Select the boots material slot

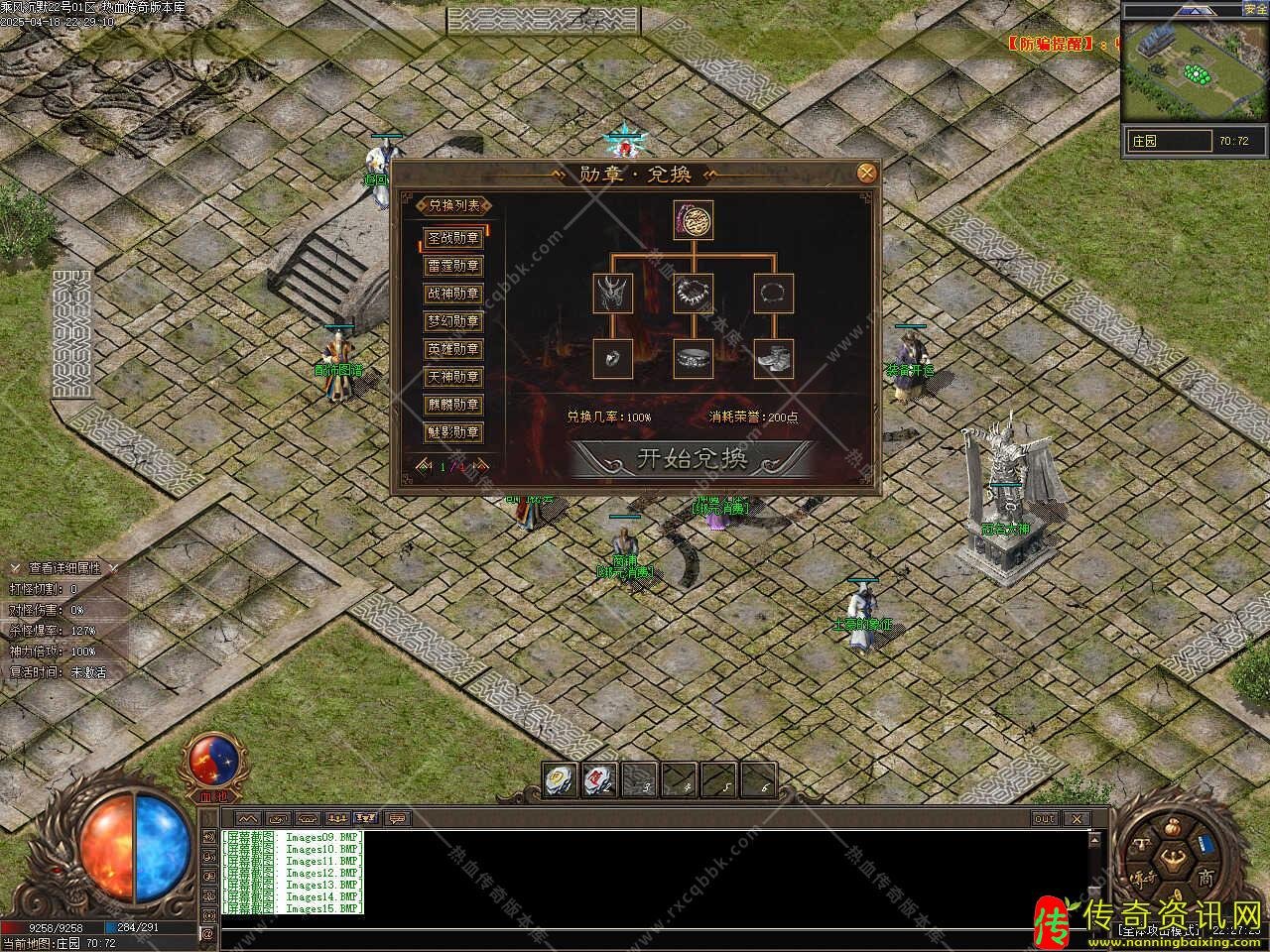coord(774,358)
